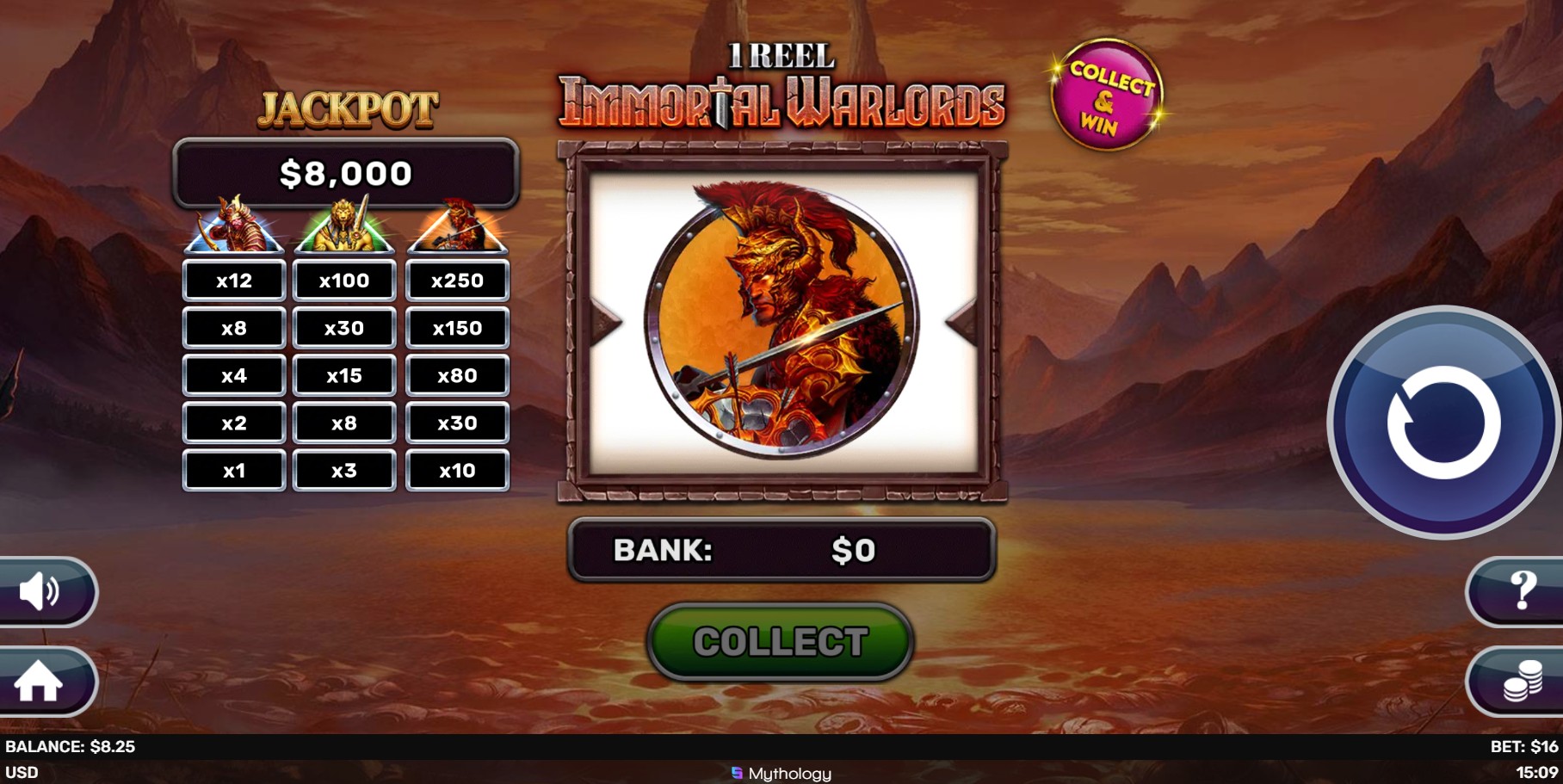Select the x250 multiplier cell
1563x784 pixels.
click(x=458, y=280)
